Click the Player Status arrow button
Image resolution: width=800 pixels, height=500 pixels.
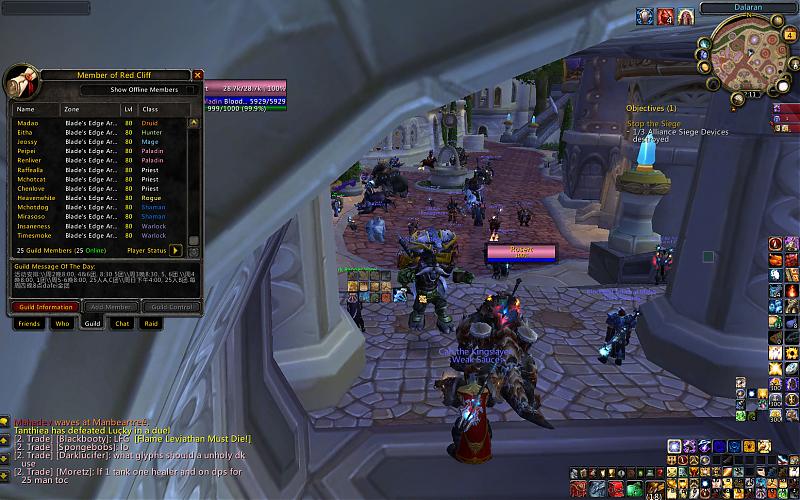pos(176,250)
